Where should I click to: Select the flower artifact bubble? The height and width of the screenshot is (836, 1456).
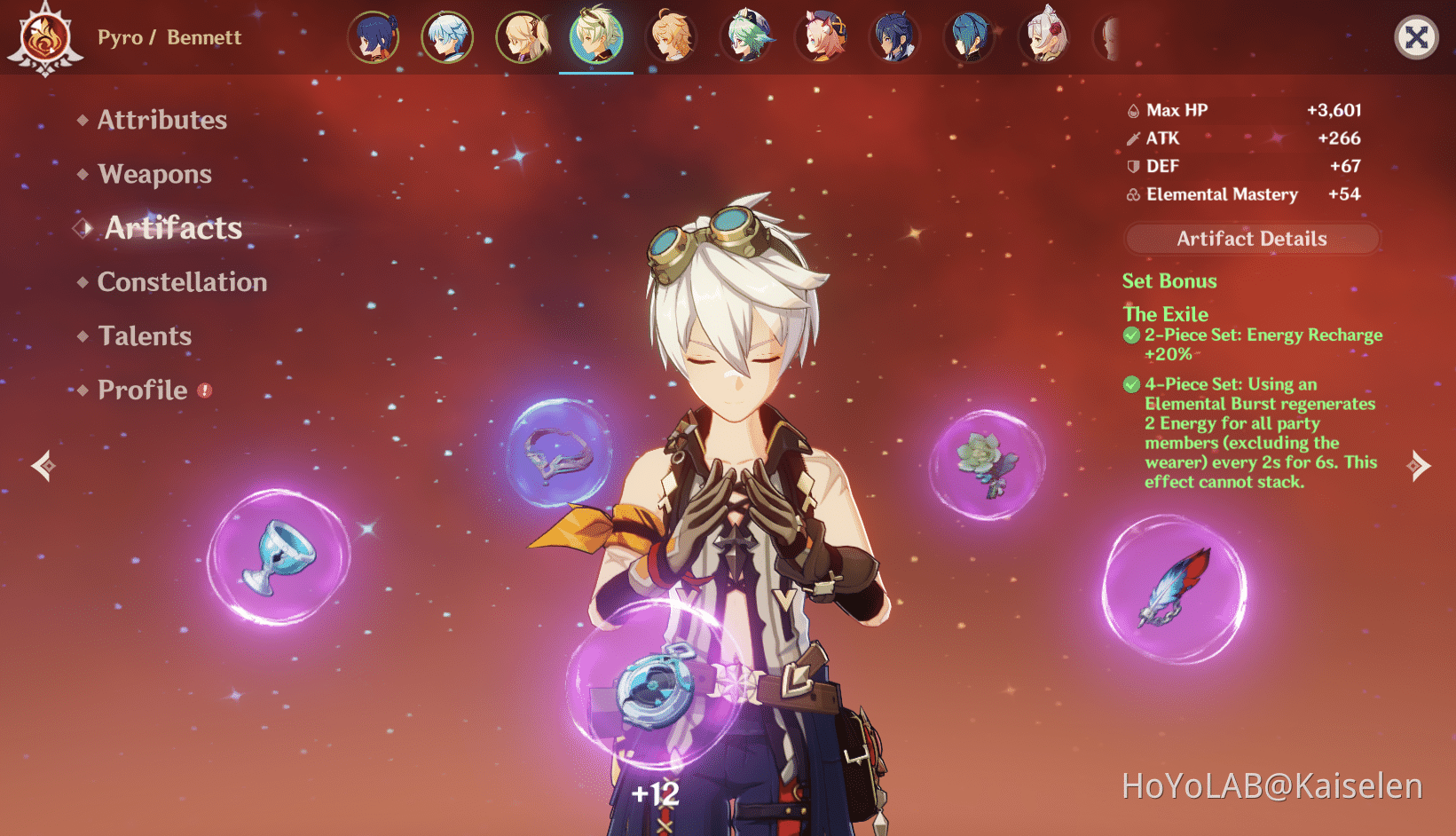click(x=987, y=463)
